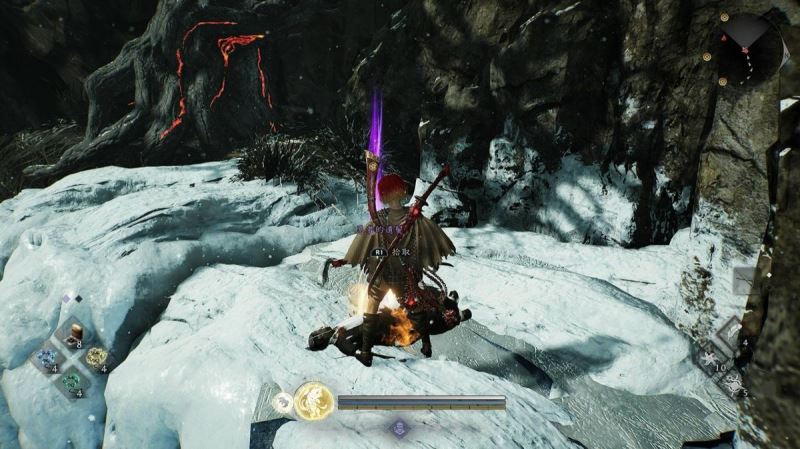Click the golden wolf emblem
The image size is (800, 449).
(314, 401)
